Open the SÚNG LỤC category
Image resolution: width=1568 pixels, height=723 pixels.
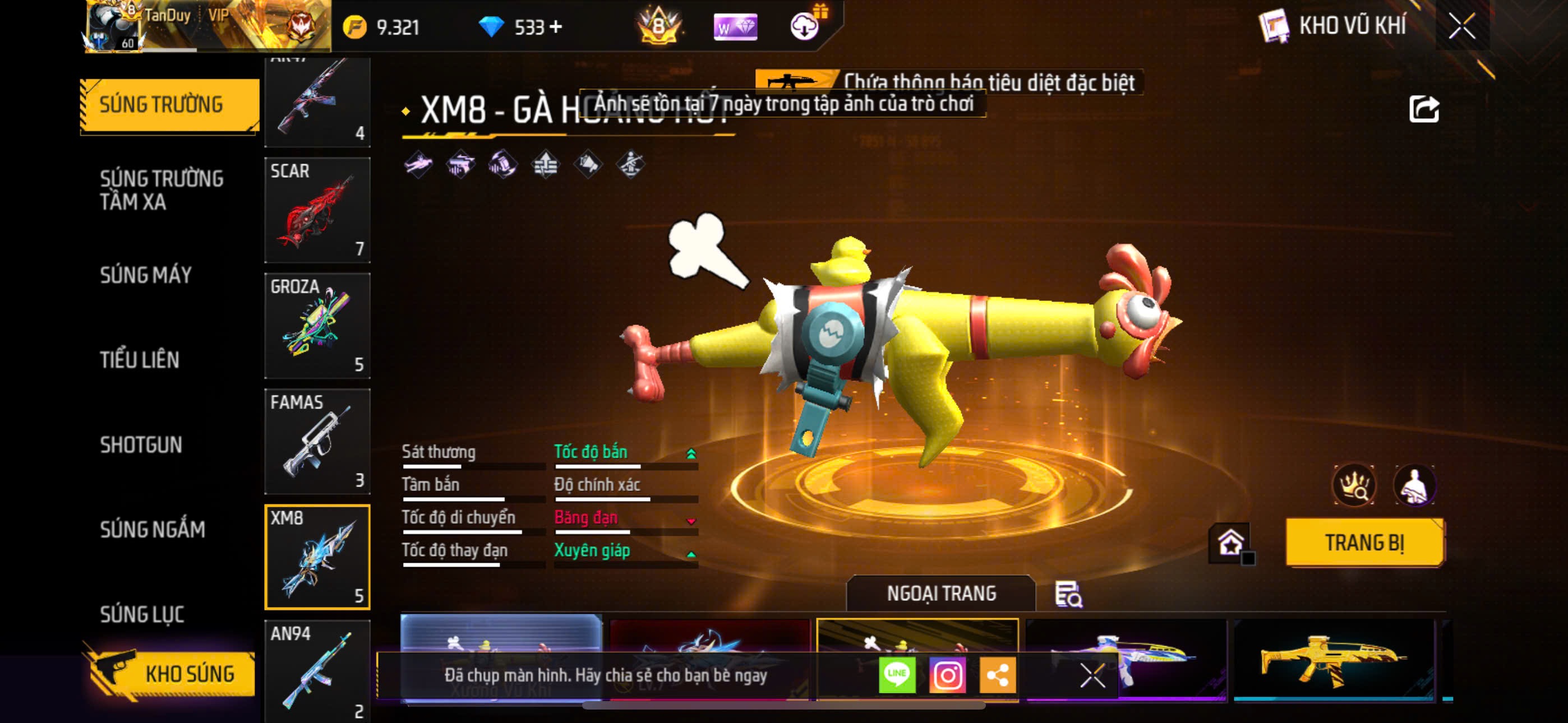pyautogui.click(x=142, y=614)
